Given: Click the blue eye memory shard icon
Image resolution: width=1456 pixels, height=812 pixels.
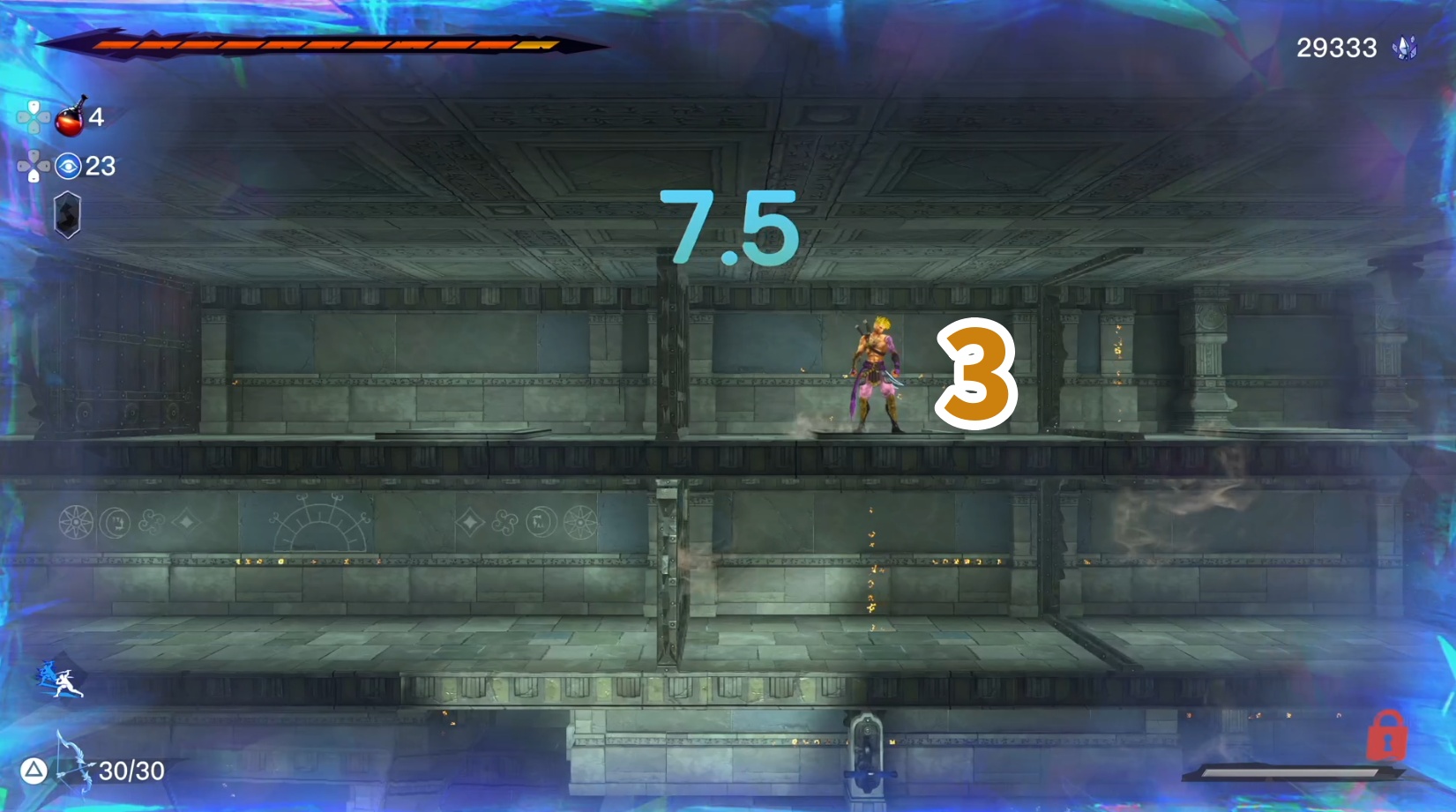Looking at the screenshot, I should tap(68, 166).
